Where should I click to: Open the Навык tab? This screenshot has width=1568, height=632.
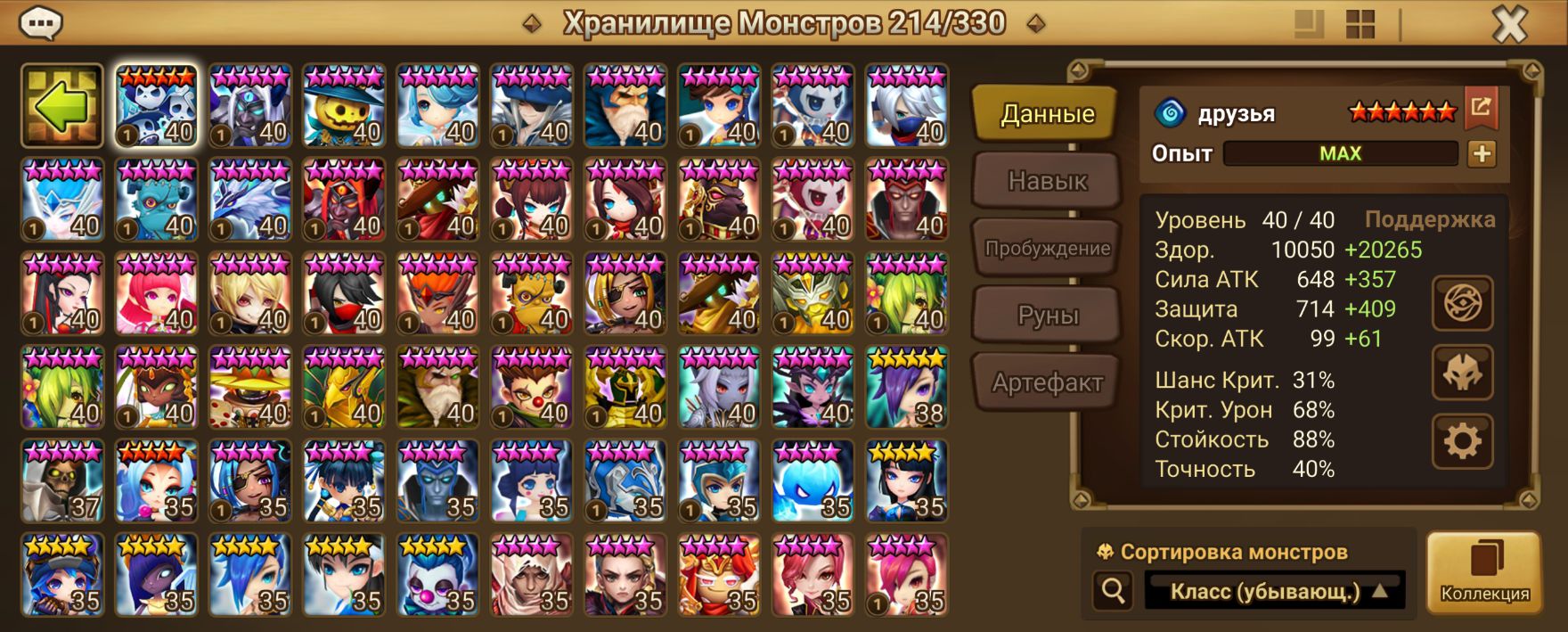[x=1047, y=181]
